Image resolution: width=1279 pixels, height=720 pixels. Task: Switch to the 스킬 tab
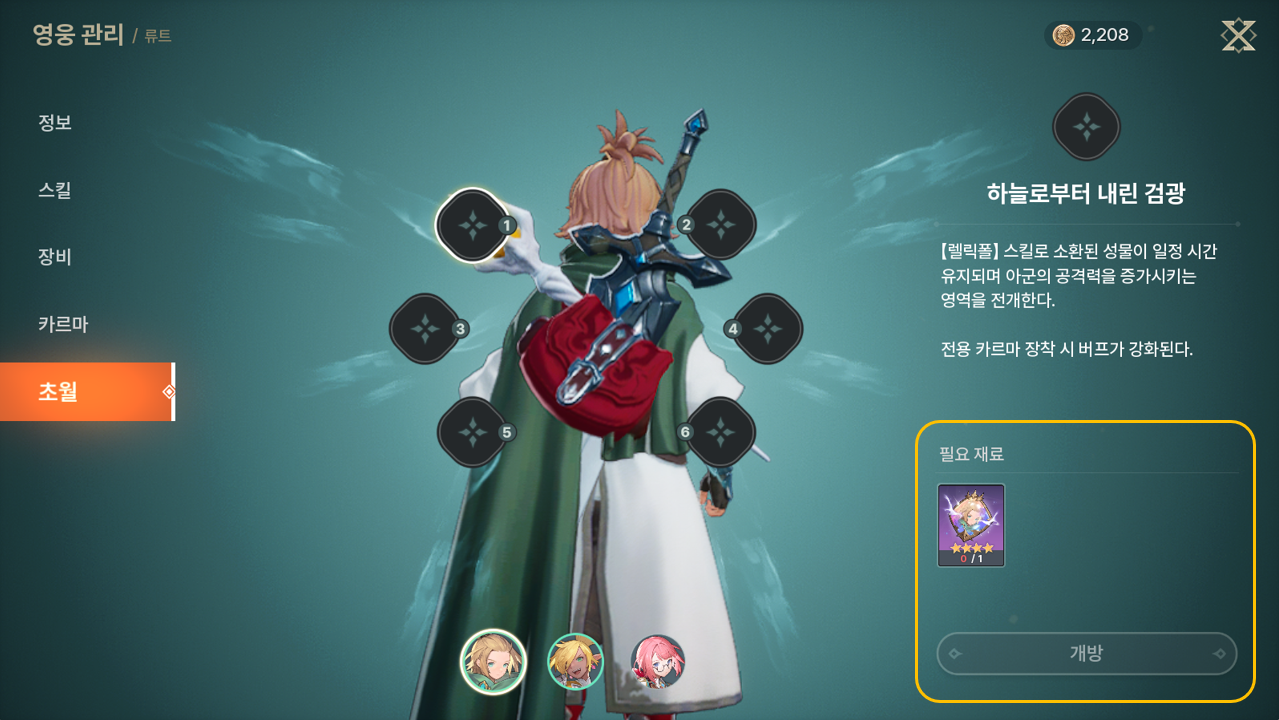[55, 190]
